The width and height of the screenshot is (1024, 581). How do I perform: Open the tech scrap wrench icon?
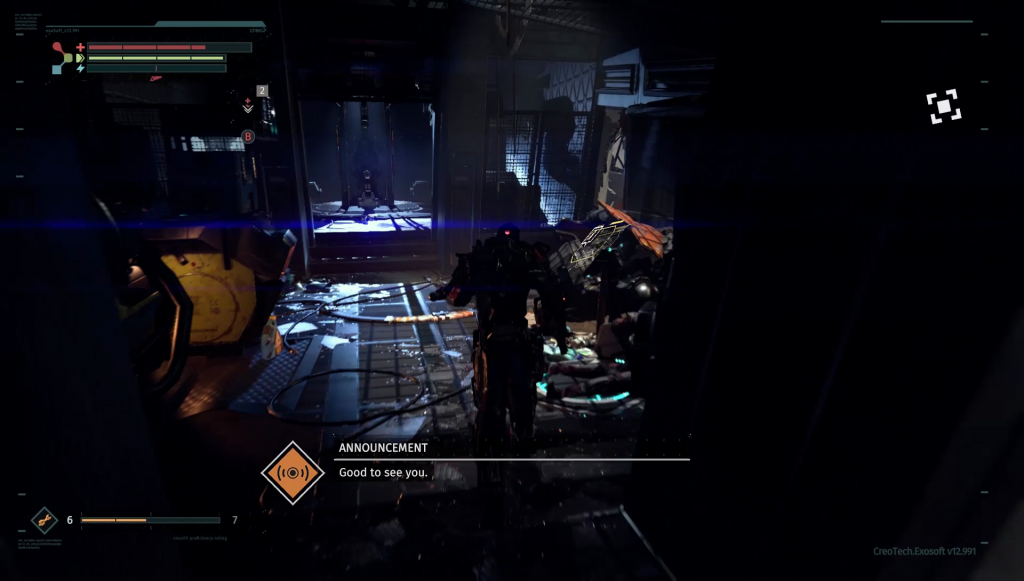(x=44, y=520)
